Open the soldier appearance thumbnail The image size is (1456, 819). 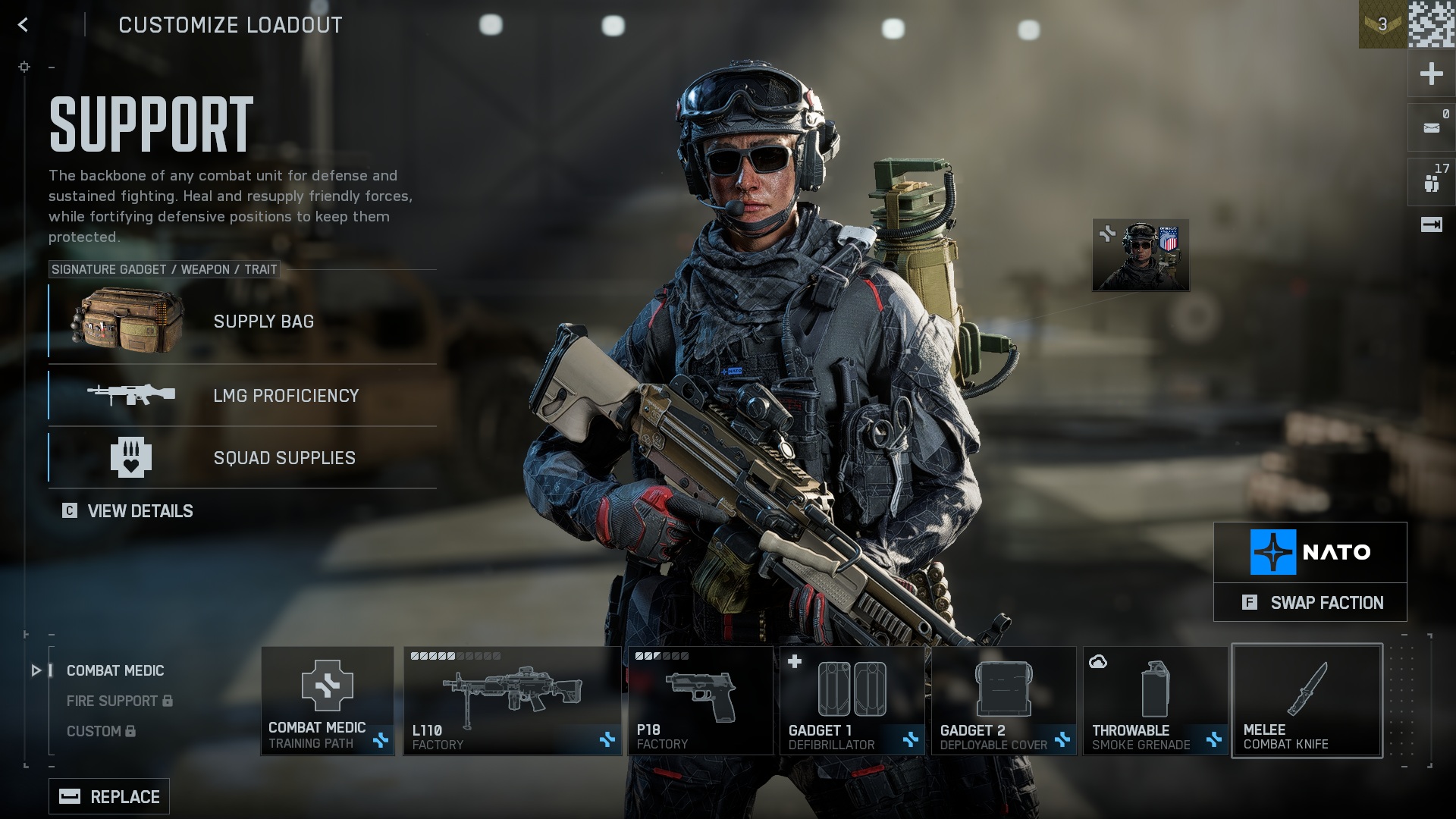tap(1141, 256)
